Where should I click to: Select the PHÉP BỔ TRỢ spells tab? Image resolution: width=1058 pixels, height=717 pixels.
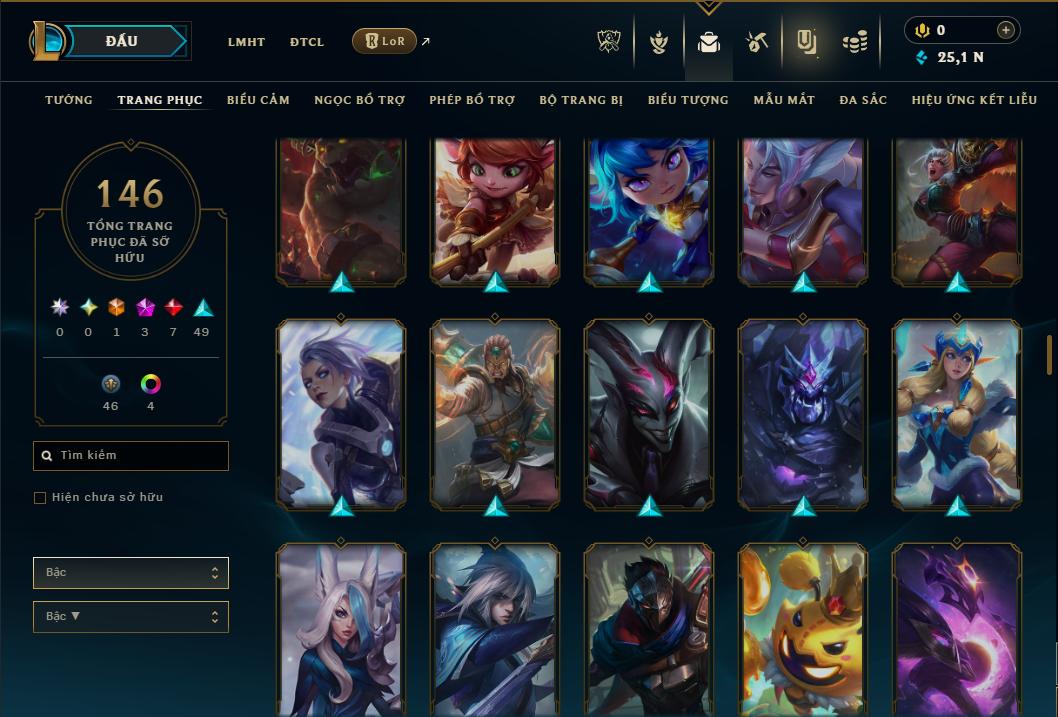(x=472, y=100)
